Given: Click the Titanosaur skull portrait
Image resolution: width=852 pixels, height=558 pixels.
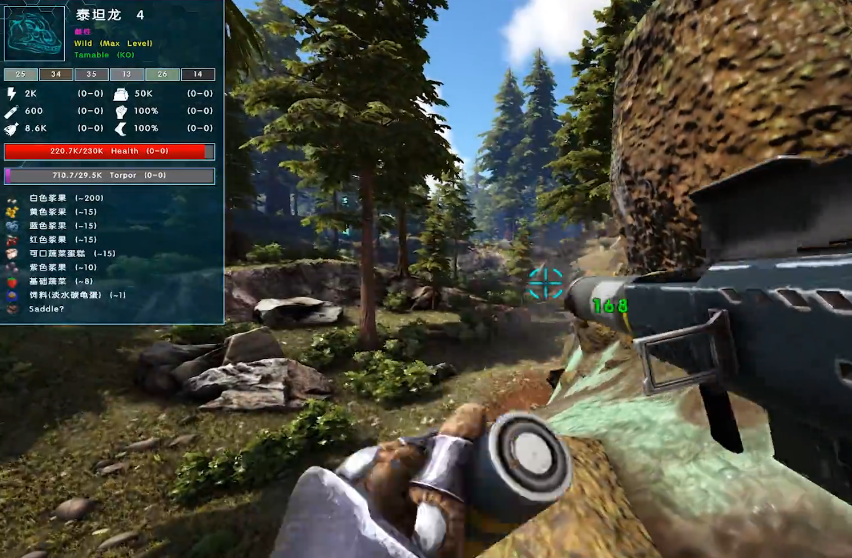Looking at the screenshot, I should pyautogui.click(x=35, y=34).
